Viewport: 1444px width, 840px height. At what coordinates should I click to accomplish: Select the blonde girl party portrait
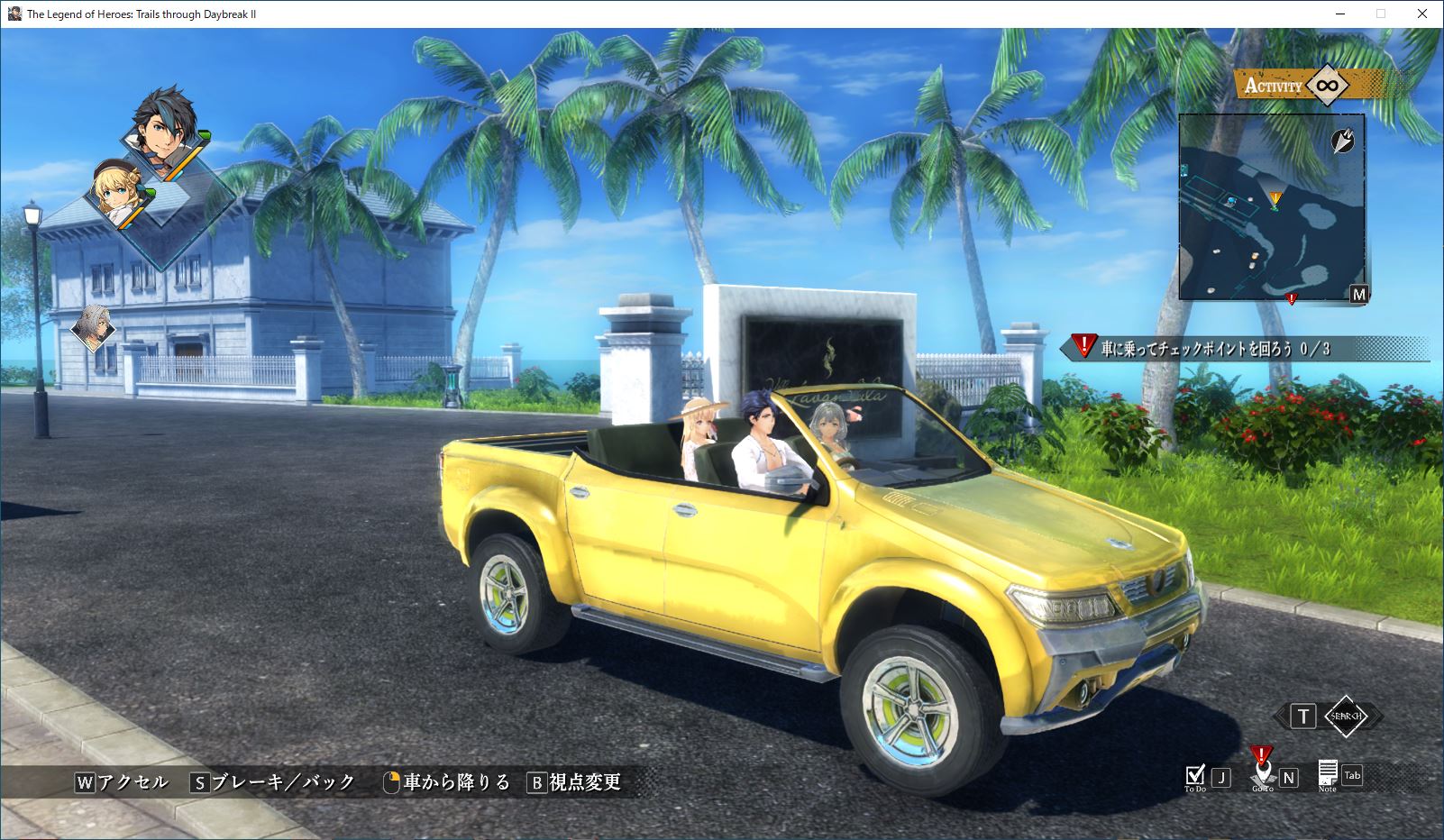click(x=115, y=194)
